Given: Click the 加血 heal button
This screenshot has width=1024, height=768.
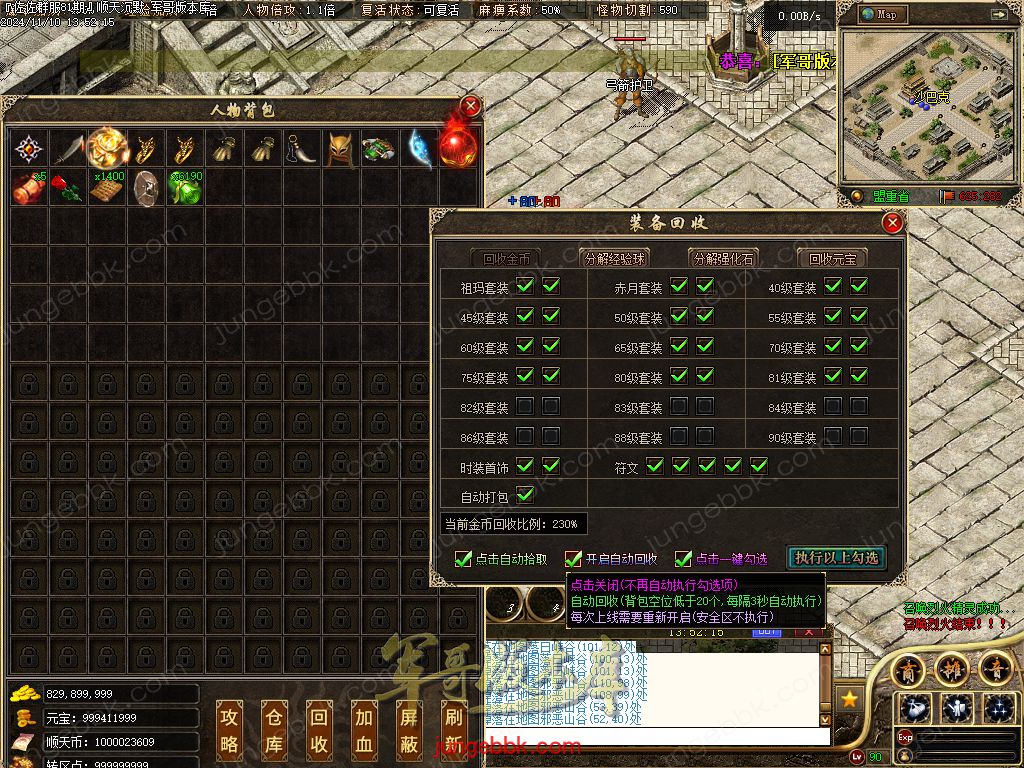Looking at the screenshot, I should click(363, 729).
